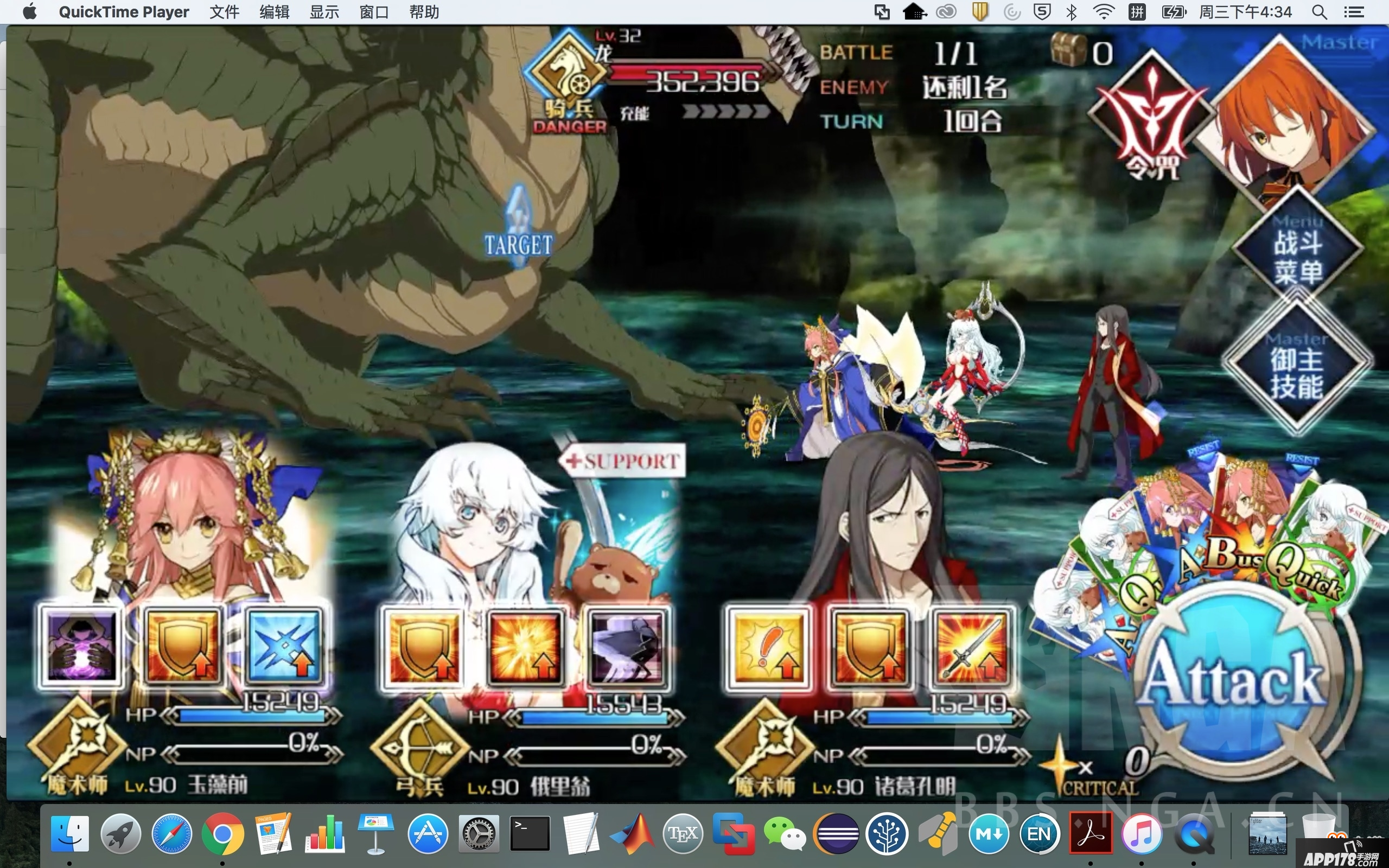This screenshot has width=1389, height=868.
Task: Activate Tamamo's purple hooded curse skill
Action: click(x=81, y=645)
